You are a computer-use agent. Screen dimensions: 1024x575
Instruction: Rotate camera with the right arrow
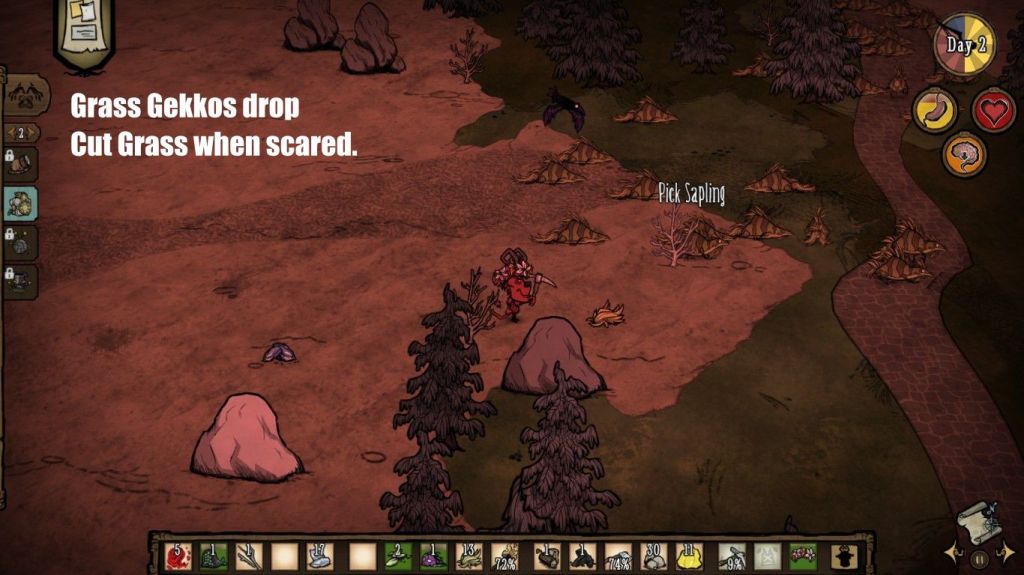click(x=1007, y=551)
